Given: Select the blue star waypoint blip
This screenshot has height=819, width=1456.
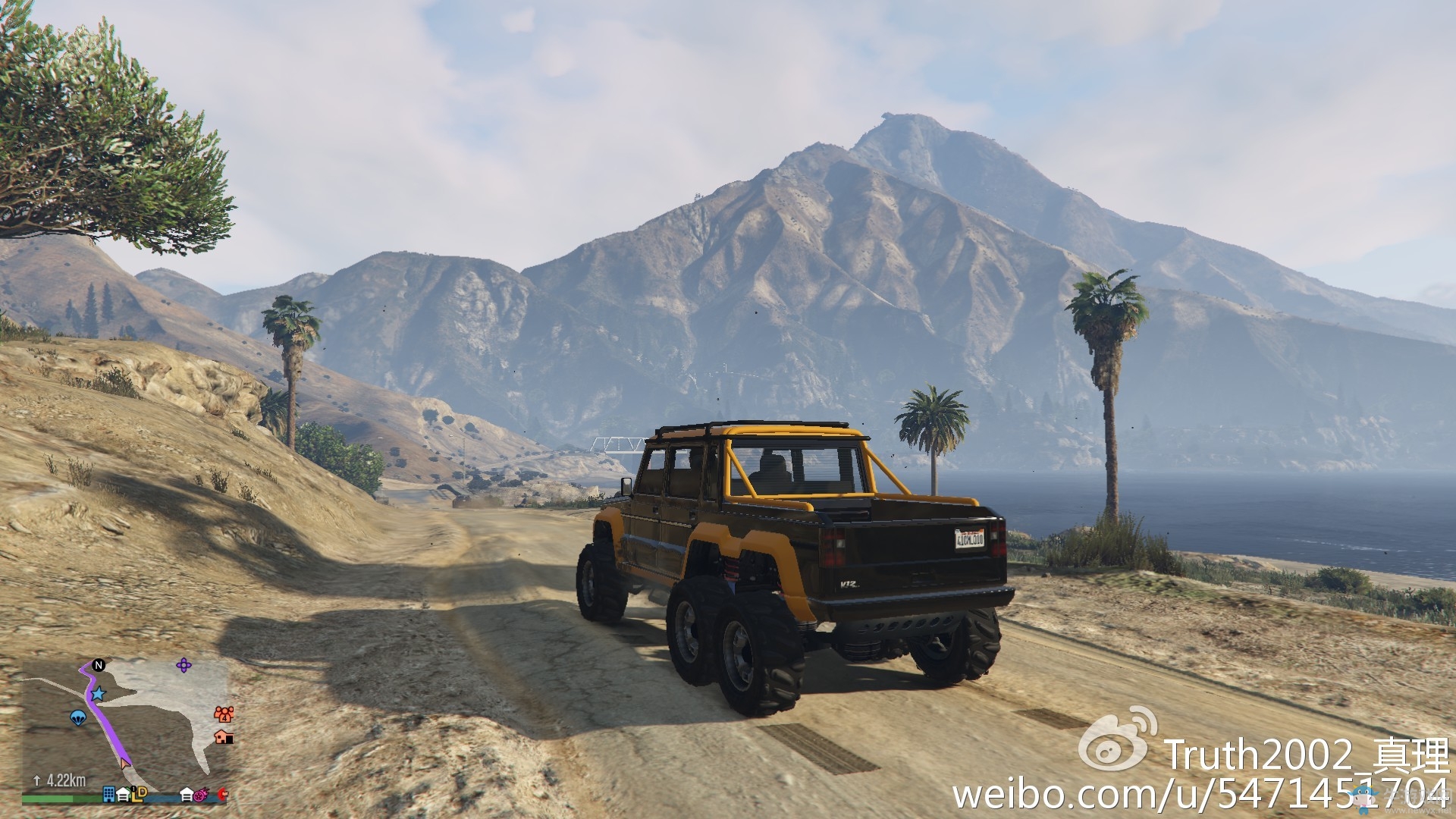Looking at the screenshot, I should coord(98,695).
